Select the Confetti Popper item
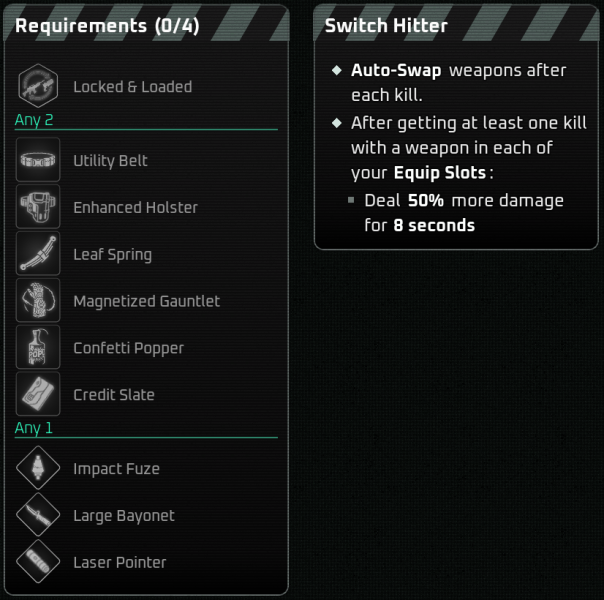The image size is (604, 600). [x=128, y=348]
